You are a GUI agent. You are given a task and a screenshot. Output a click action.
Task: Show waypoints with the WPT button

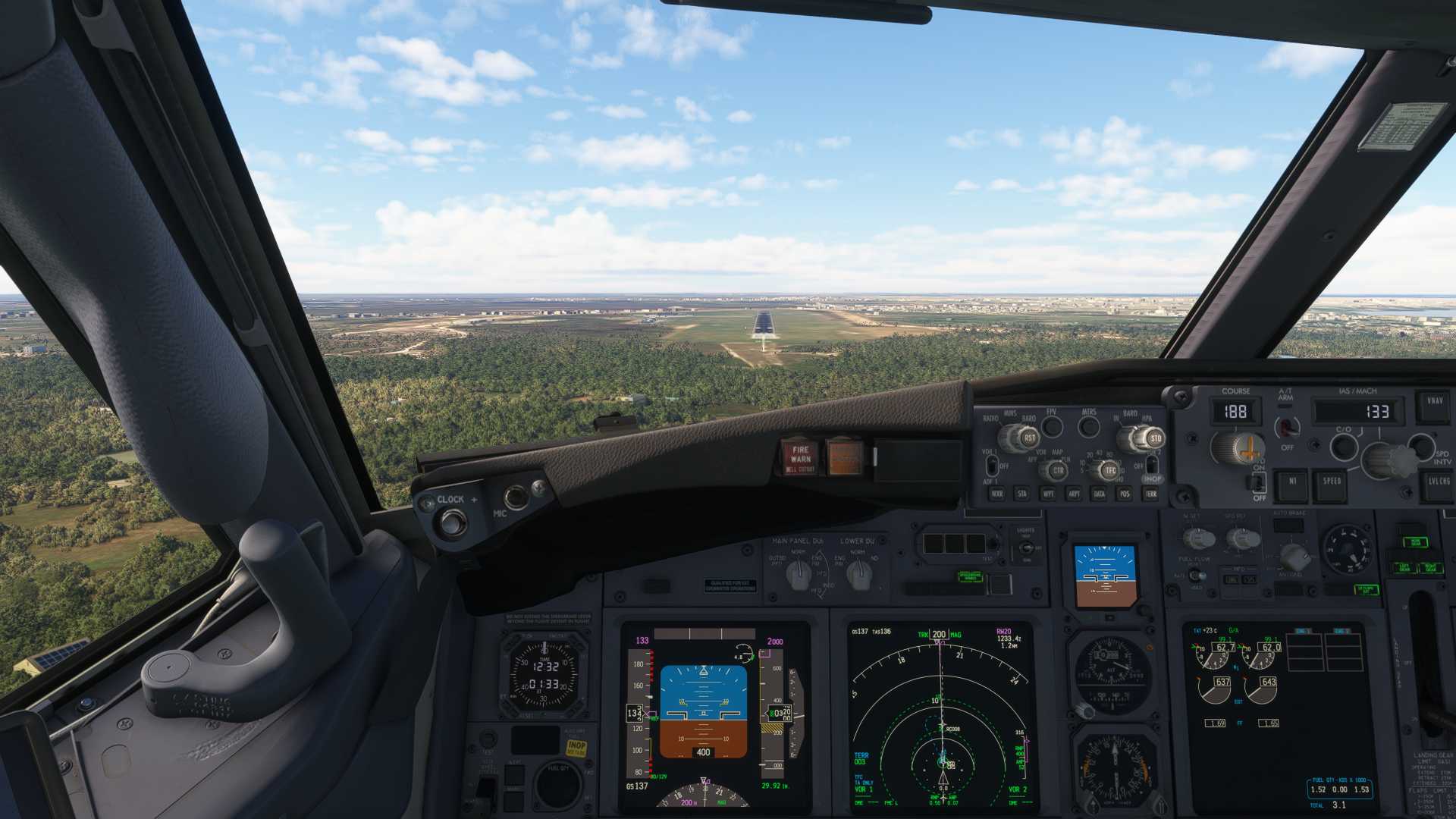click(1048, 494)
